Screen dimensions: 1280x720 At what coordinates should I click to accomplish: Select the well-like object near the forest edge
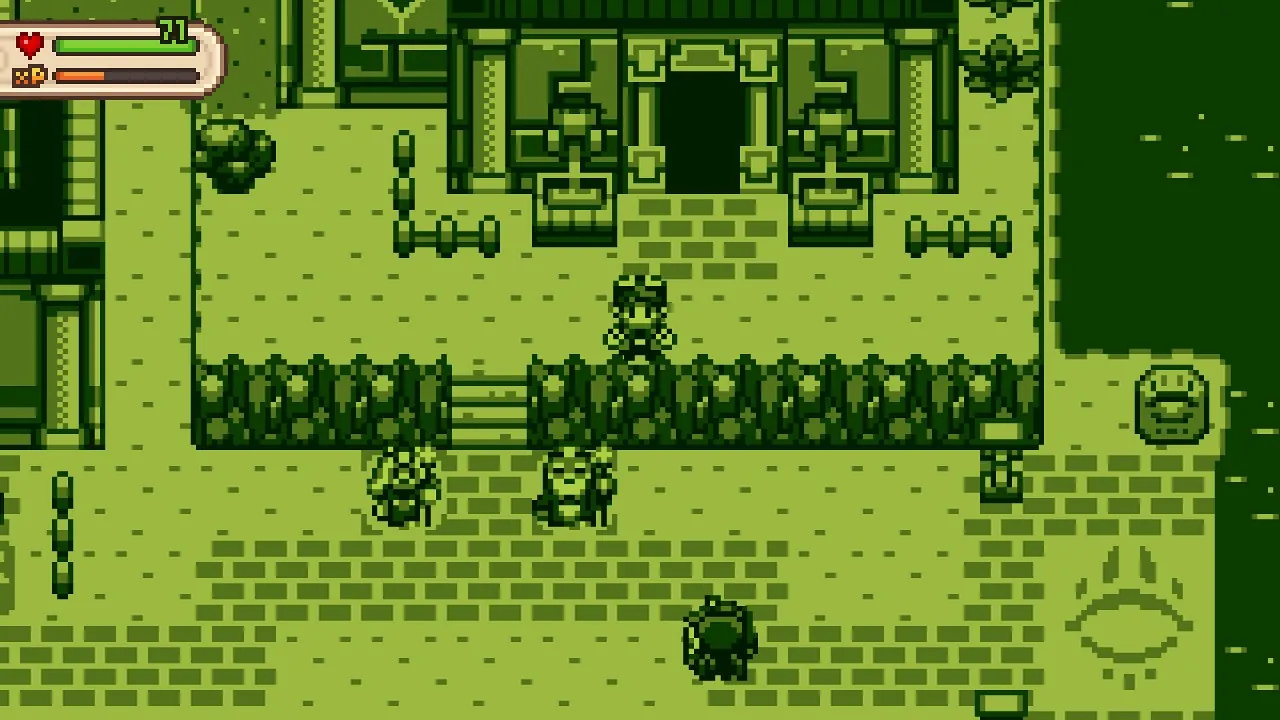pos(1172,404)
